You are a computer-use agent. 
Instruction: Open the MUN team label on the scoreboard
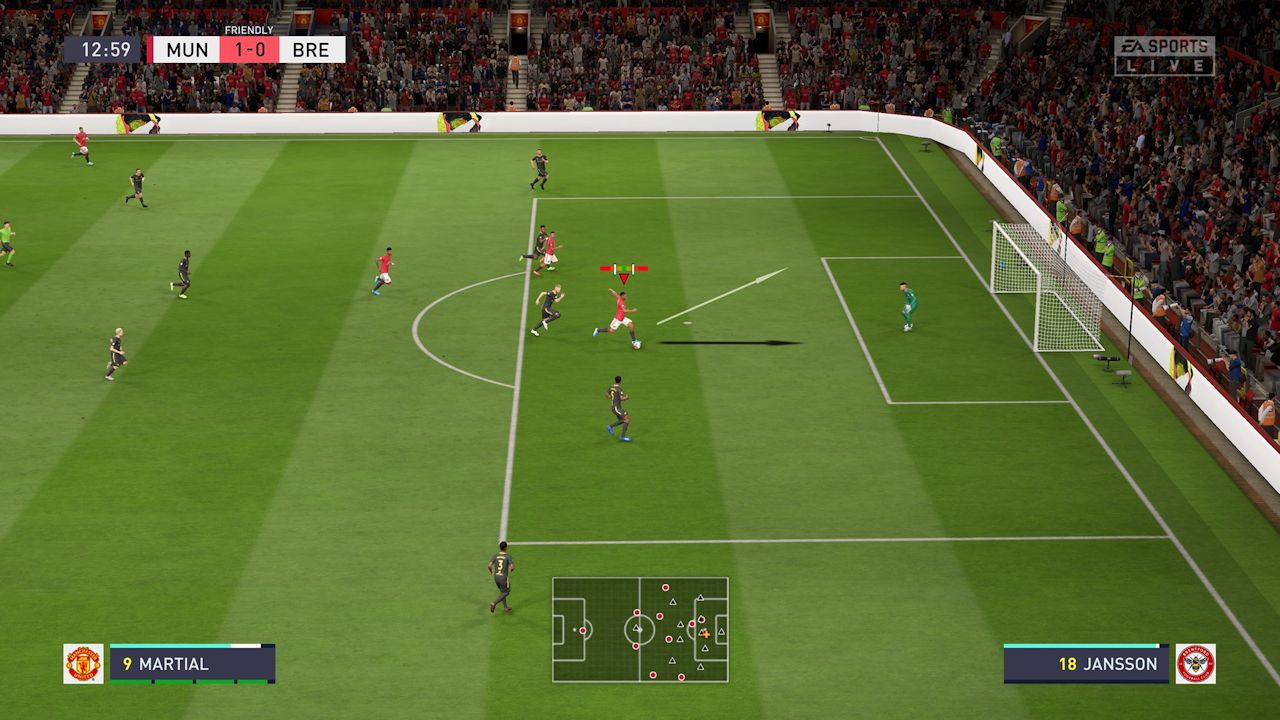point(185,49)
